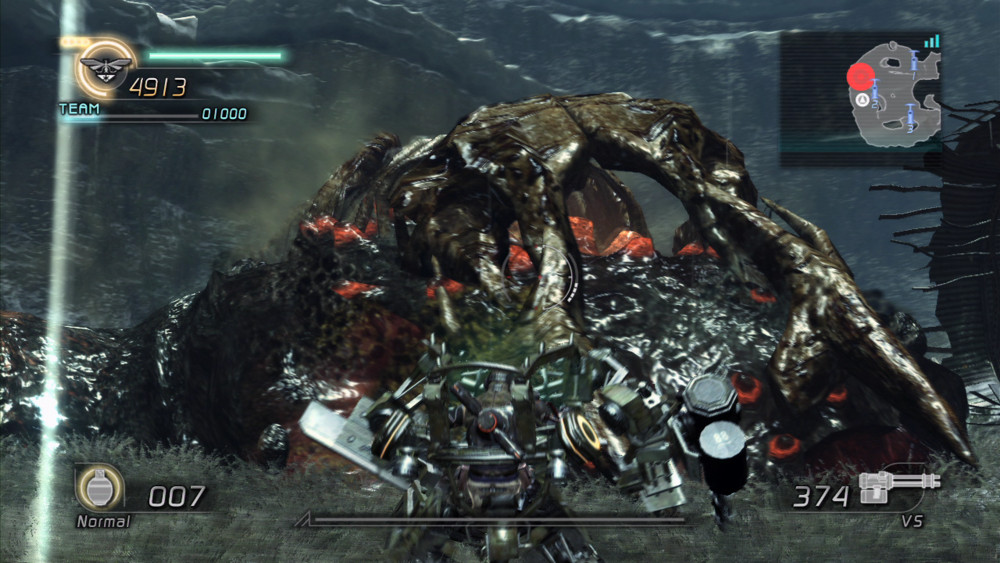Select the red target marker on the minimap
Screen dimensions: 1000x563
point(860,76)
